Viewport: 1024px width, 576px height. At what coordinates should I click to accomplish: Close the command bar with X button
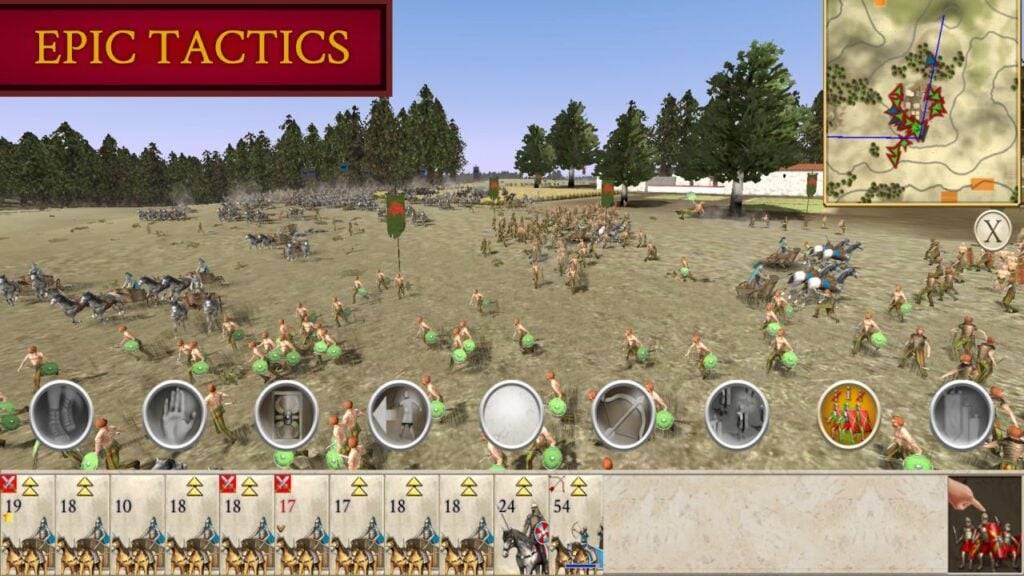click(992, 232)
